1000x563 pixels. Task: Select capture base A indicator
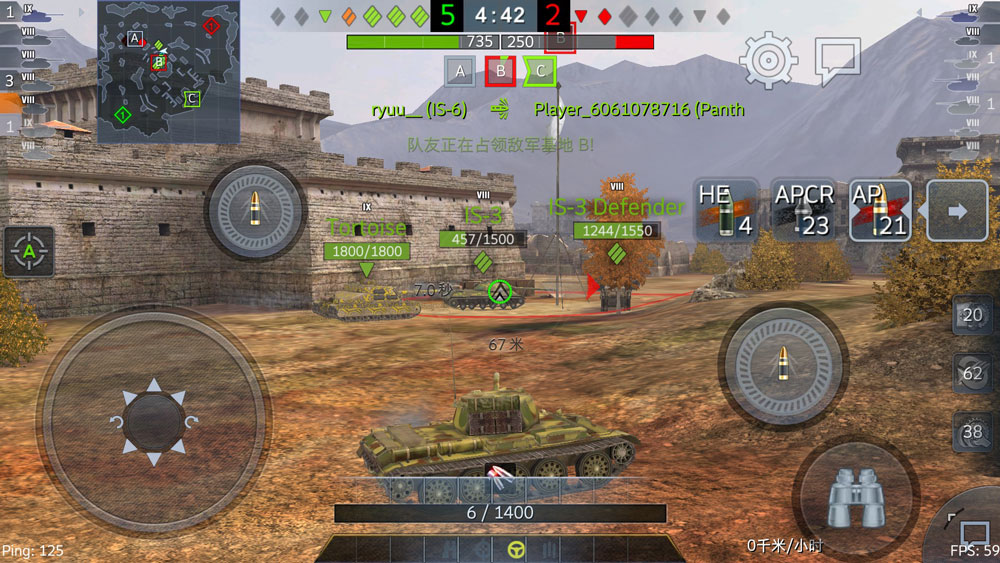coord(459,71)
